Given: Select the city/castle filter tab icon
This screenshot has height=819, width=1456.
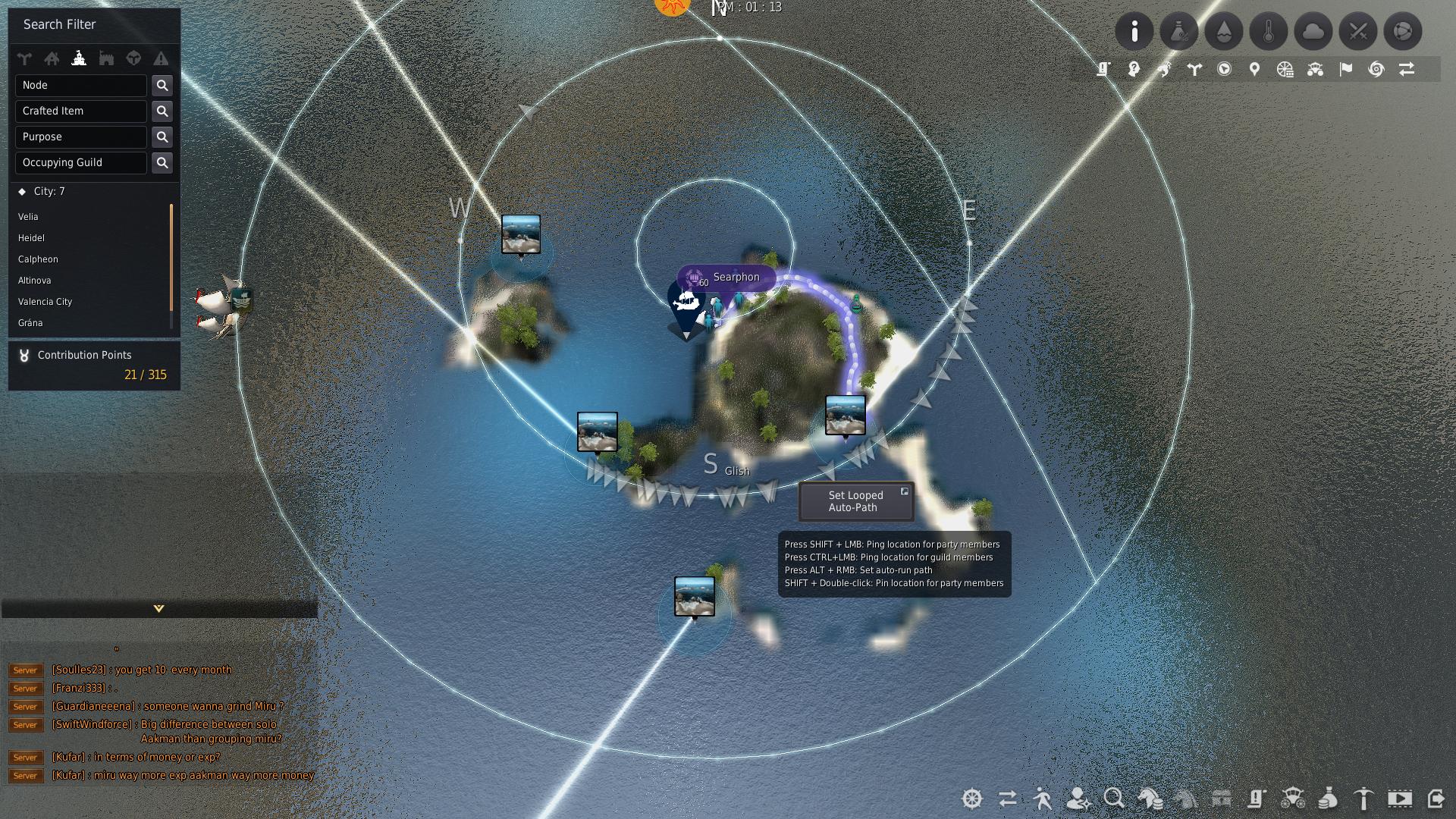Looking at the screenshot, I should coord(80,58).
